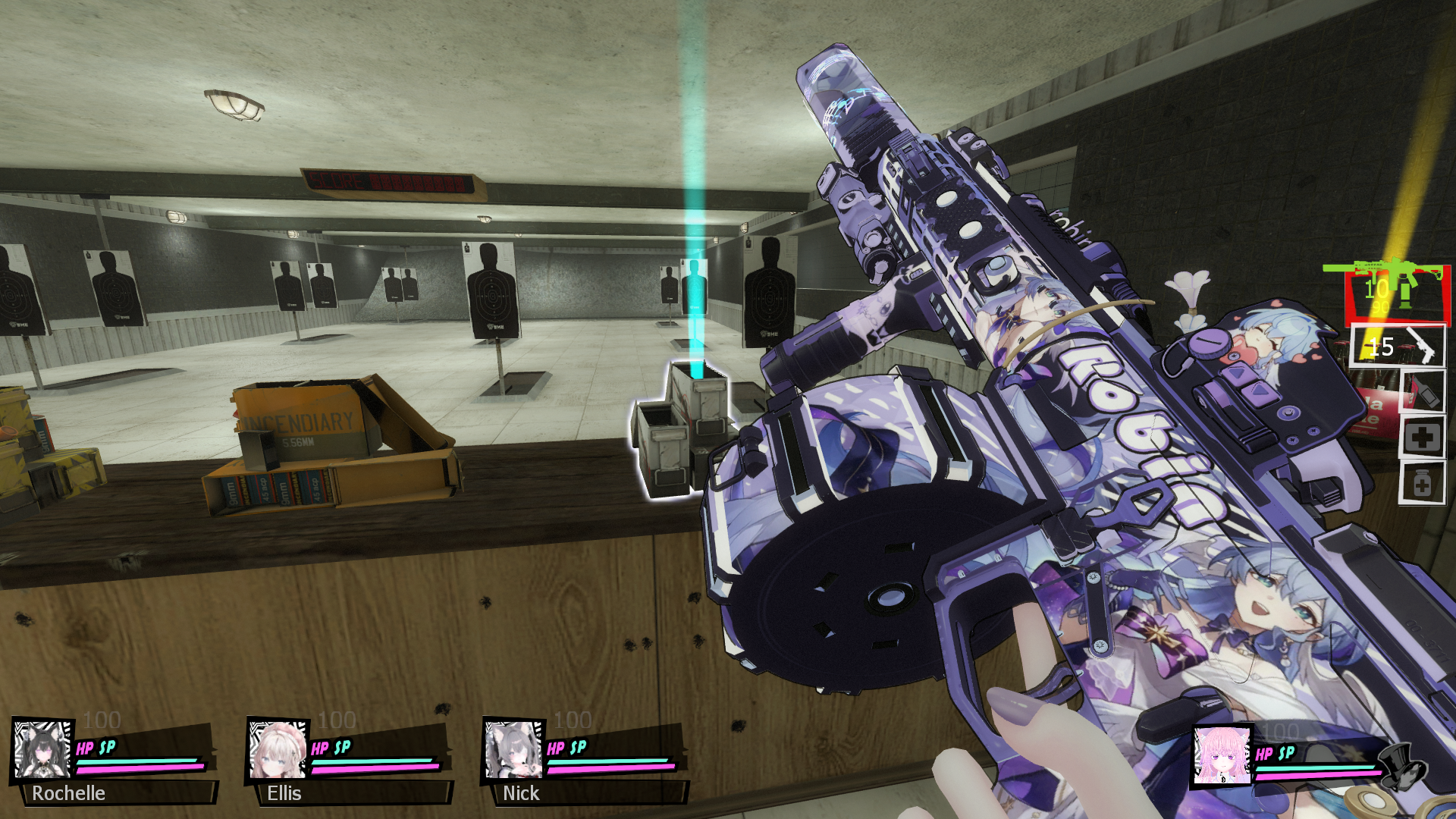1456x819 pixels.
Task: Choose the first aid kit slot
Action: click(1422, 438)
